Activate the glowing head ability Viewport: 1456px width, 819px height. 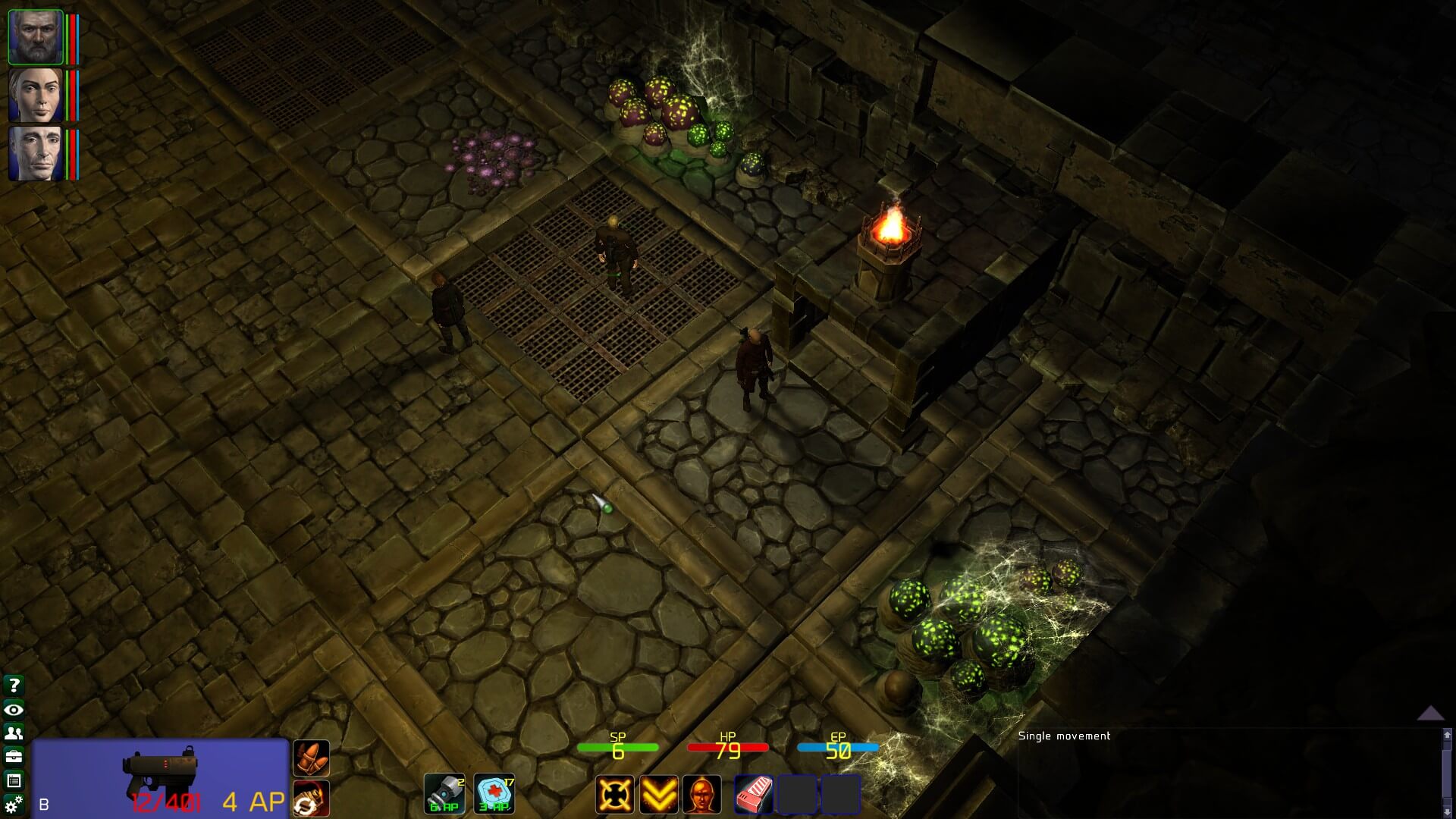tap(702, 794)
